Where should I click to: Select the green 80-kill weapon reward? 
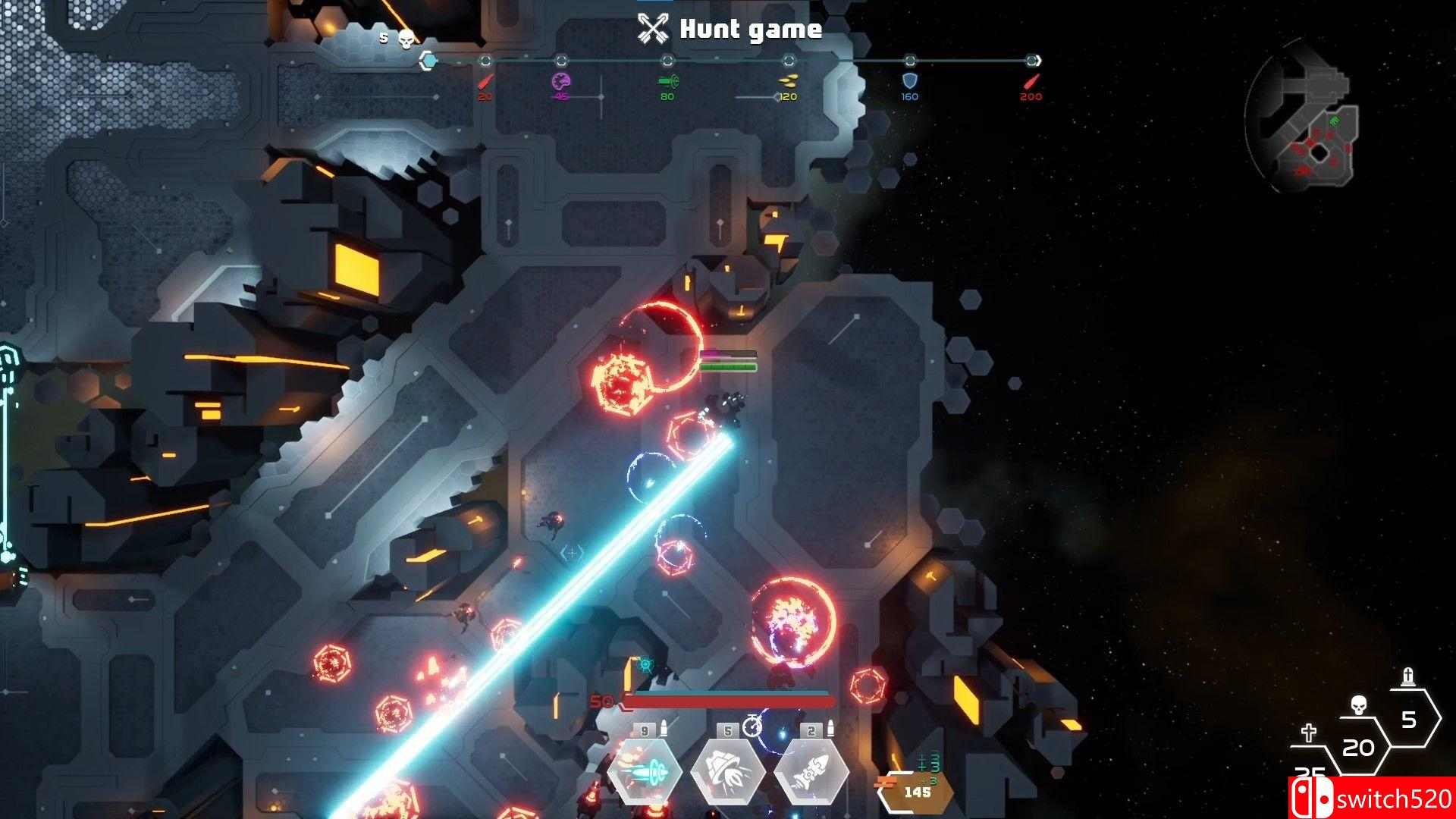pyautogui.click(x=667, y=81)
